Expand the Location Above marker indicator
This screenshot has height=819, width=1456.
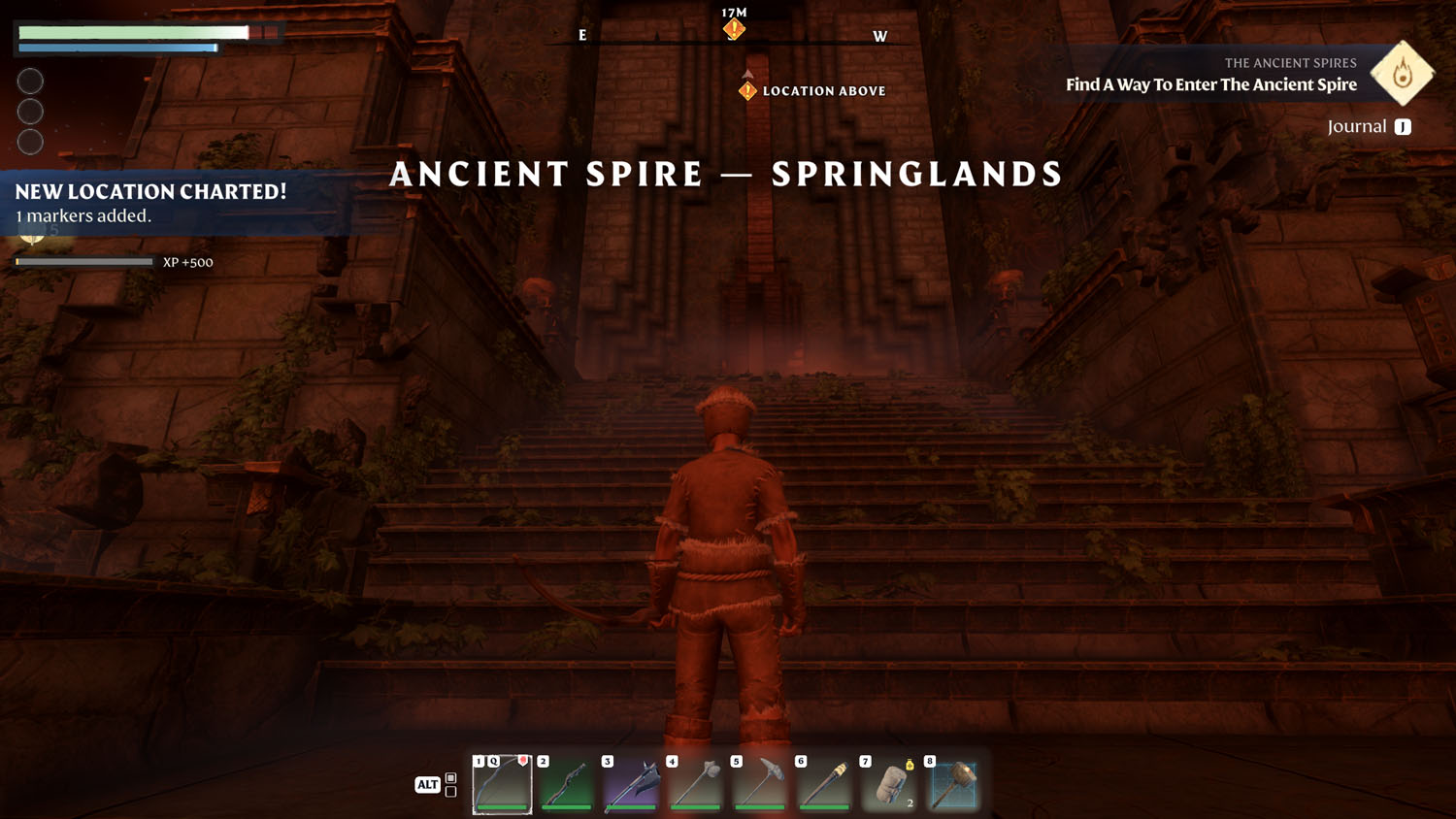tap(745, 89)
